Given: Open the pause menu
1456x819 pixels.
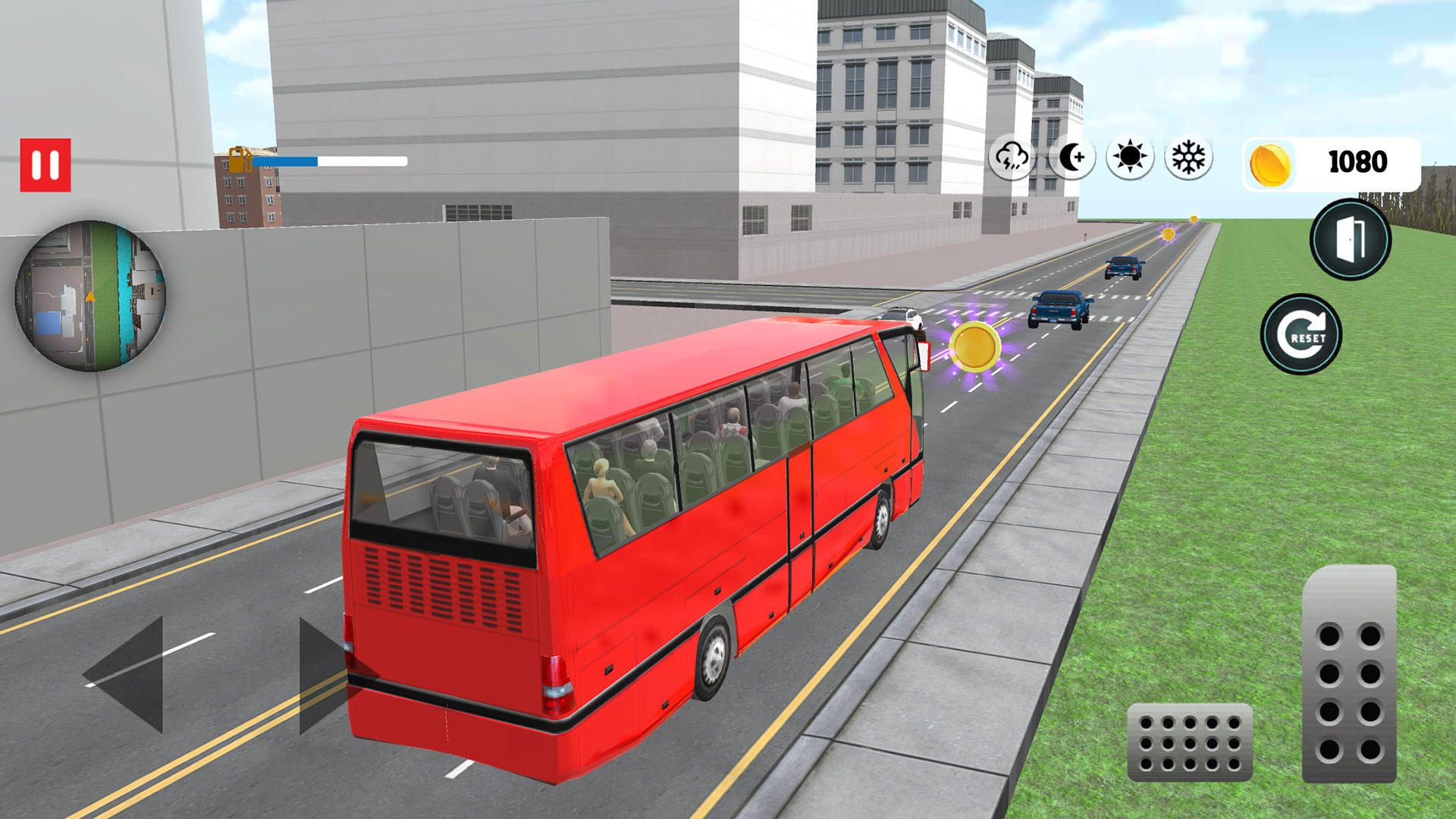Looking at the screenshot, I should [x=45, y=162].
